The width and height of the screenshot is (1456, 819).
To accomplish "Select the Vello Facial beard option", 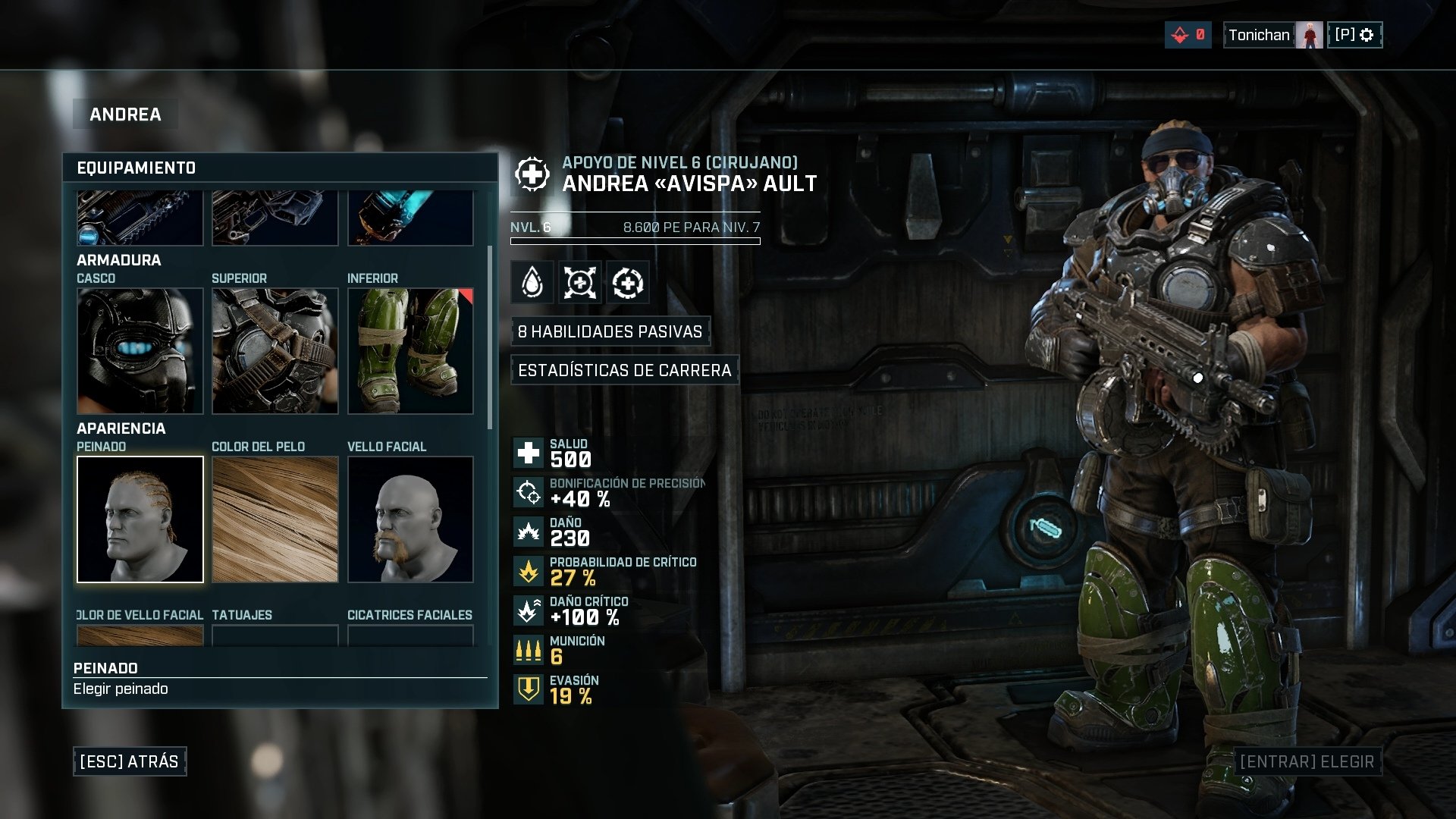I will [410, 519].
